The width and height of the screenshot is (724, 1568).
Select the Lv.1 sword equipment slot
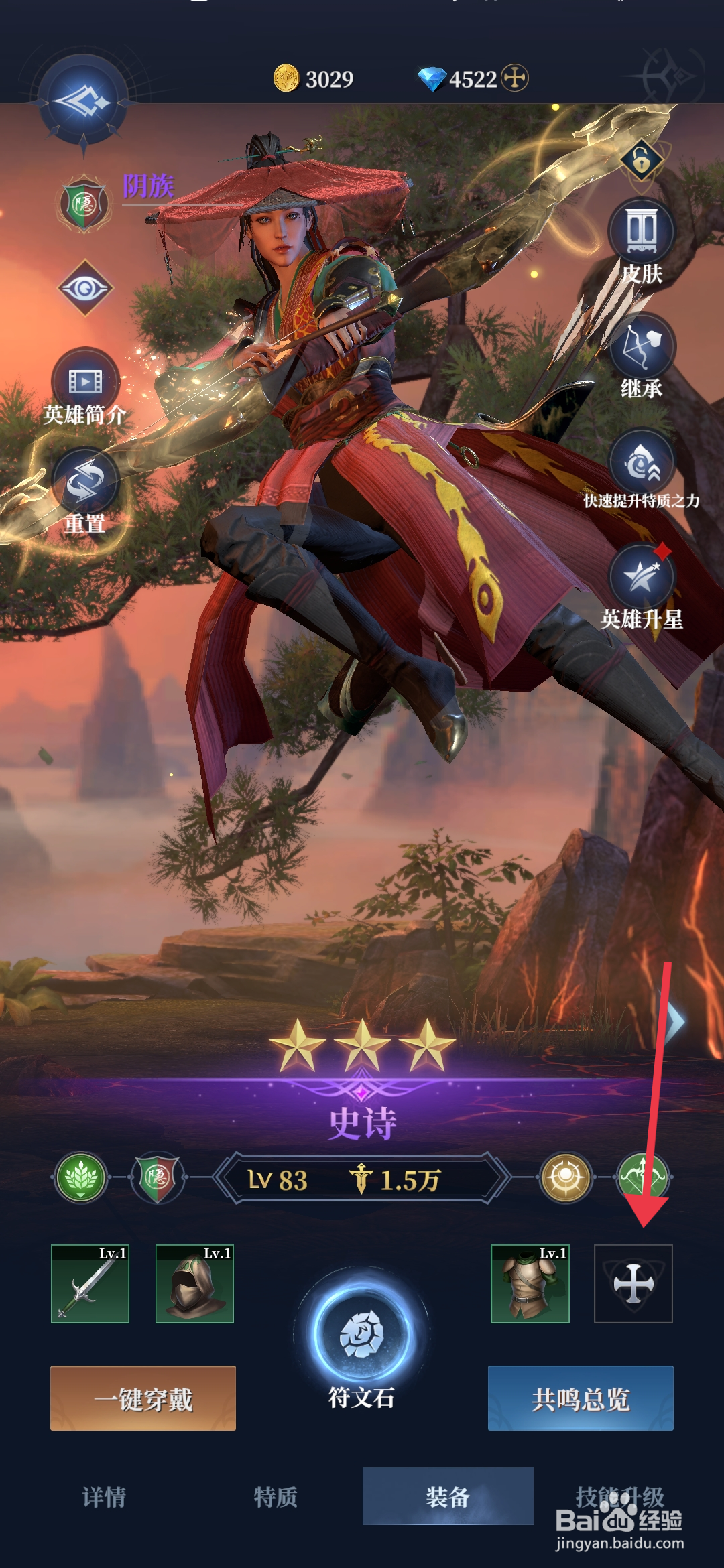tap(90, 1284)
